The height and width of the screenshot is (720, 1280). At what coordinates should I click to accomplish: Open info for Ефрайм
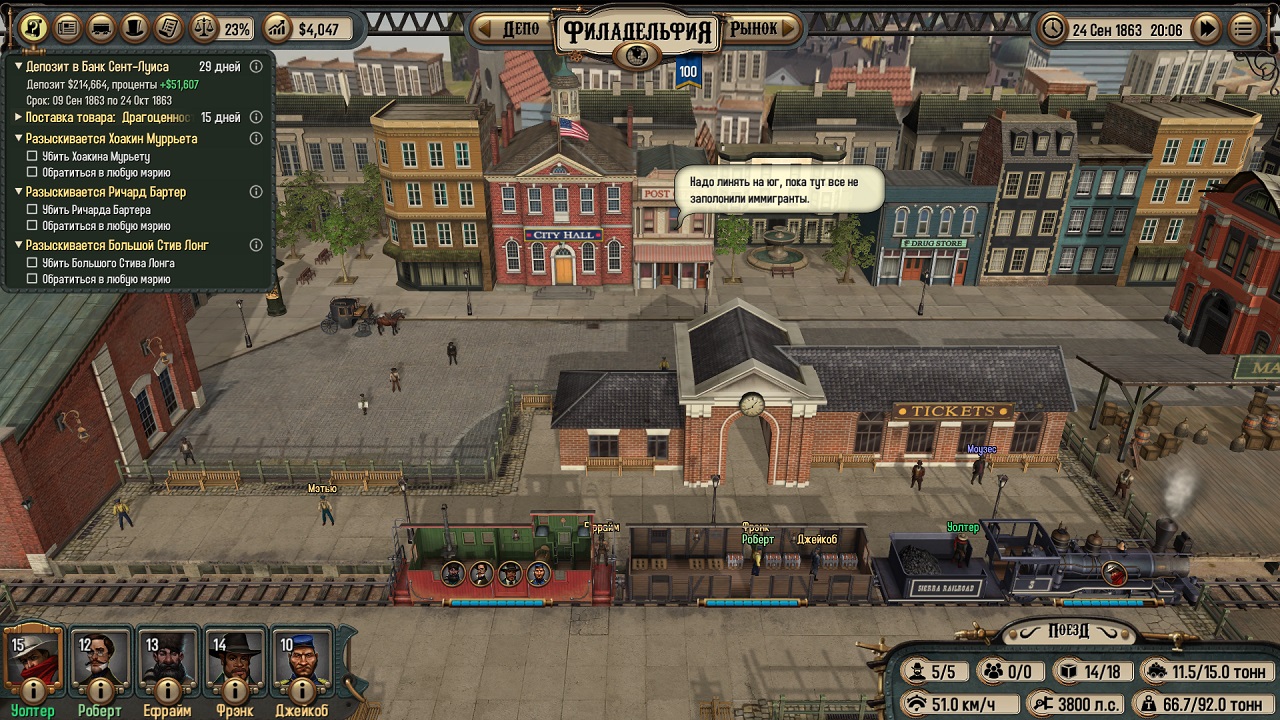click(x=168, y=690)
